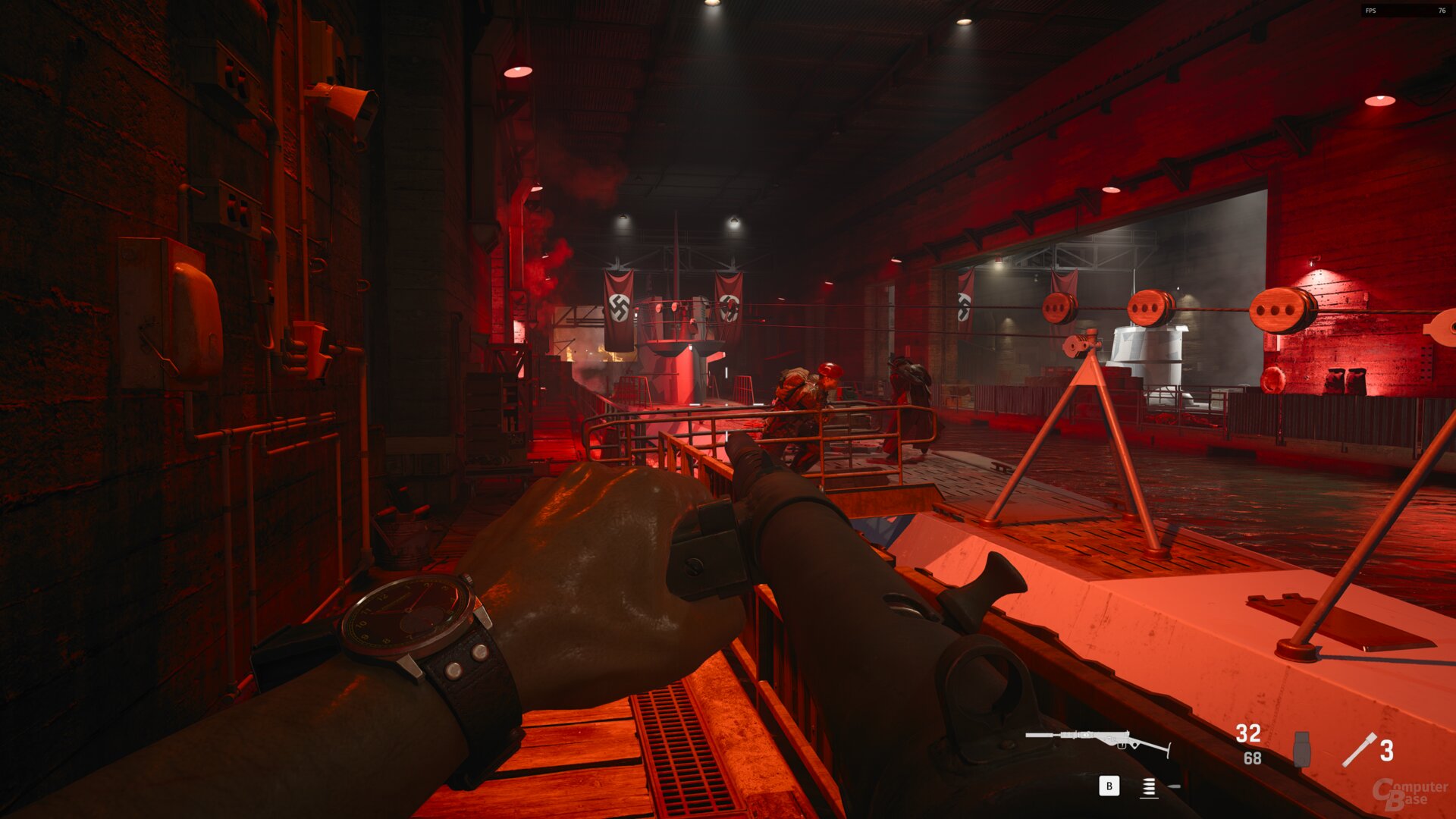Click the FPS label in the performance overlay
1456x819 pixels.
coord(1371,11)
